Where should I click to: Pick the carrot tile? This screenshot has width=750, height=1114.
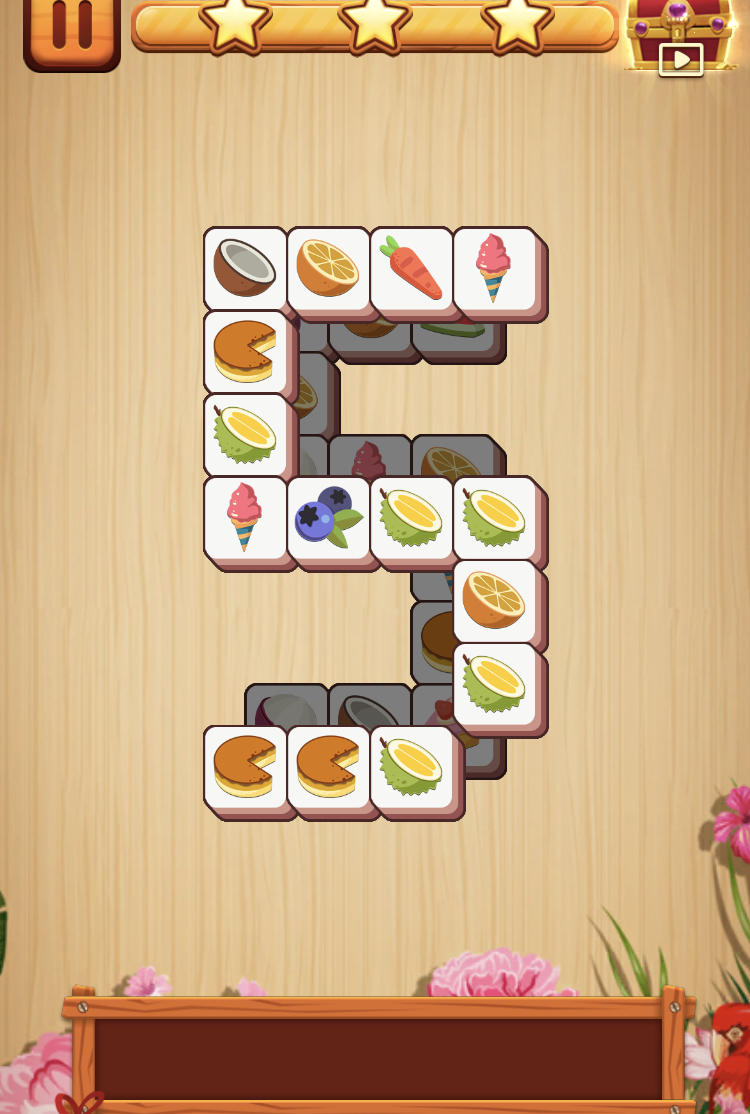coord(411,268)
